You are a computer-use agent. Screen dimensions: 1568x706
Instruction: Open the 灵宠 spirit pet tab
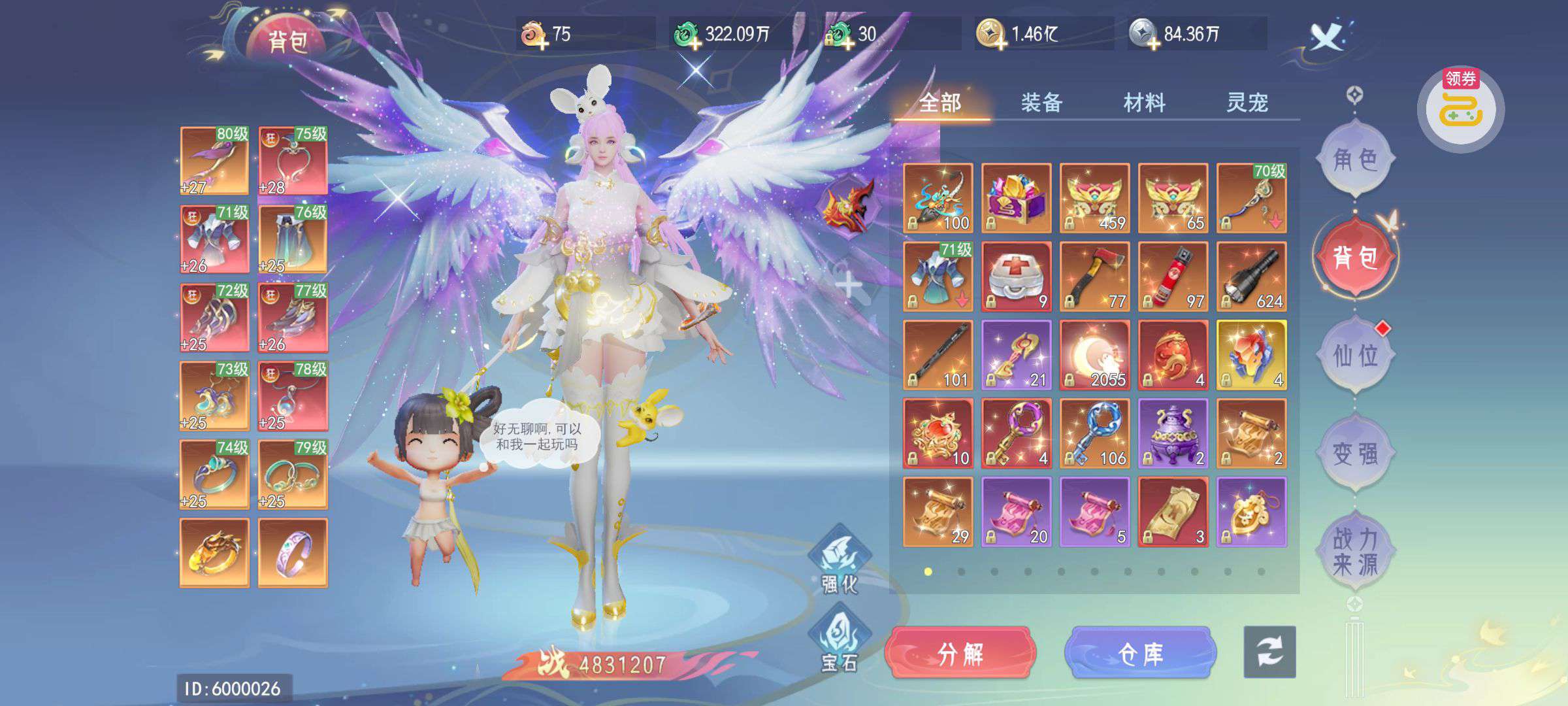(x=1247, y=103)
